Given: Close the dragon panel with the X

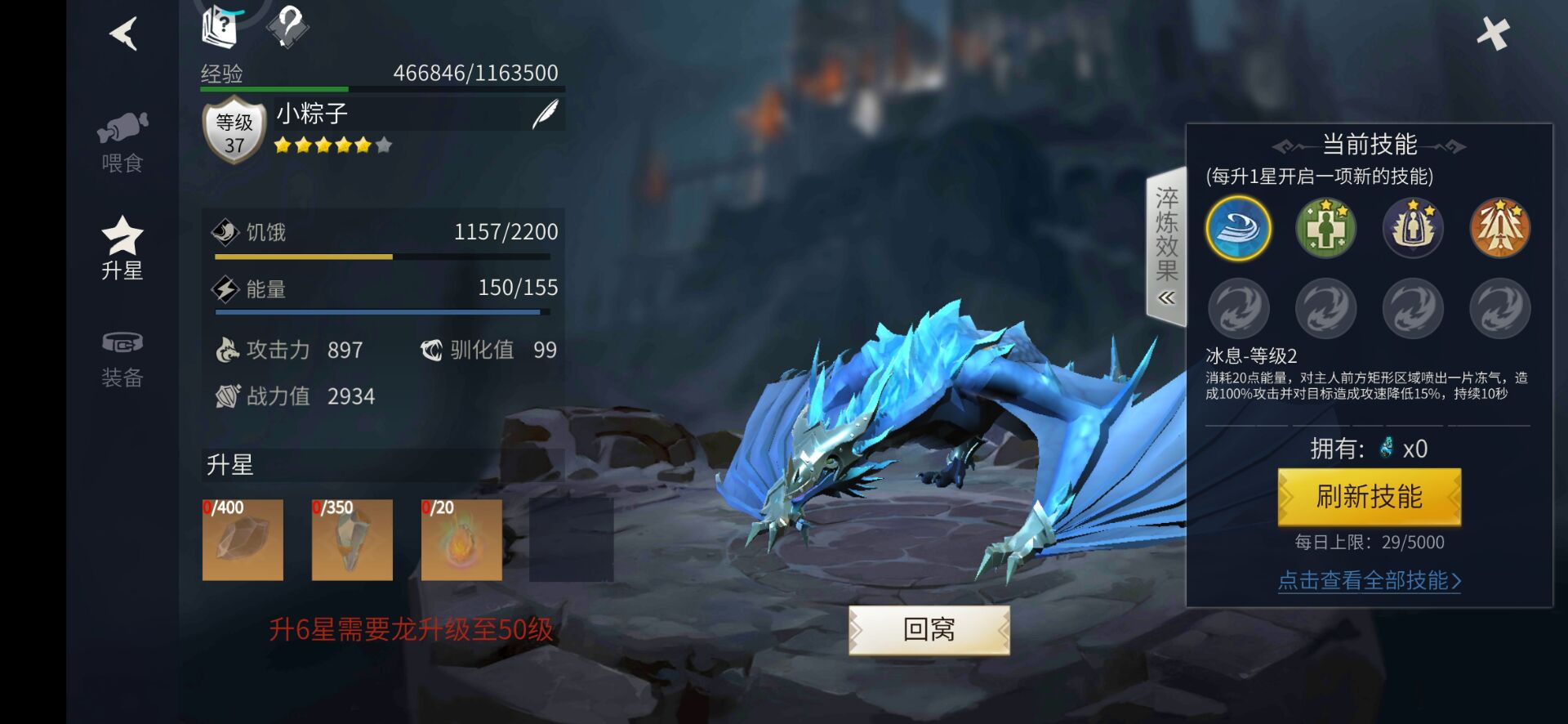Looking at the screenshot, I should tap(1493, 34).
